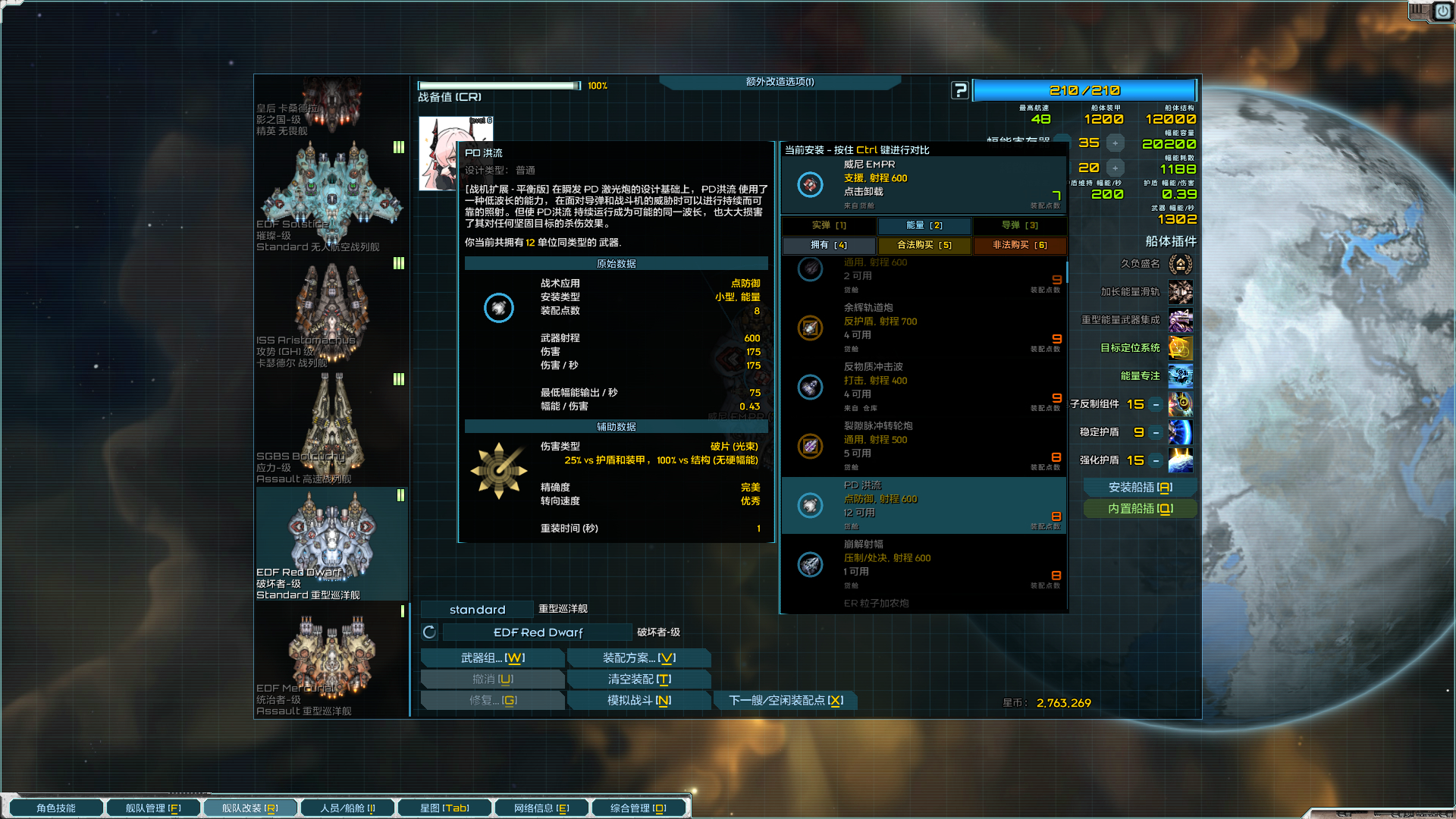Click the 裂隙脉冲转轮炮 weapon icon

point(810,447)
